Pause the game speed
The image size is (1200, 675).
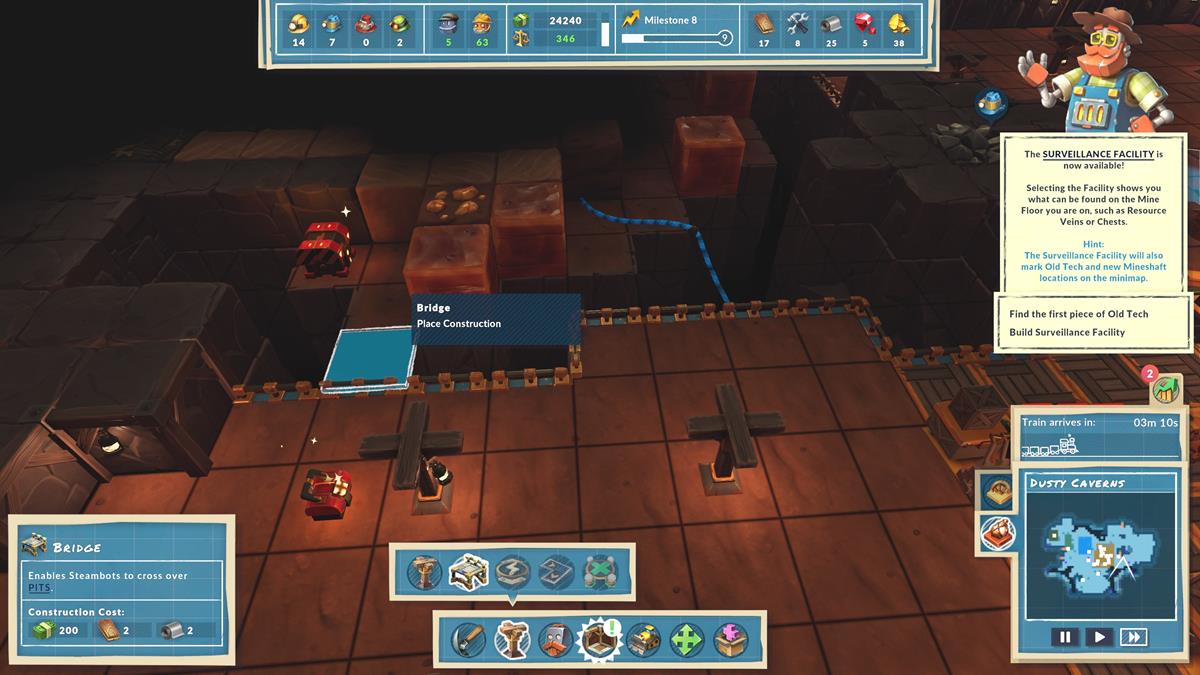(1064, 637)
